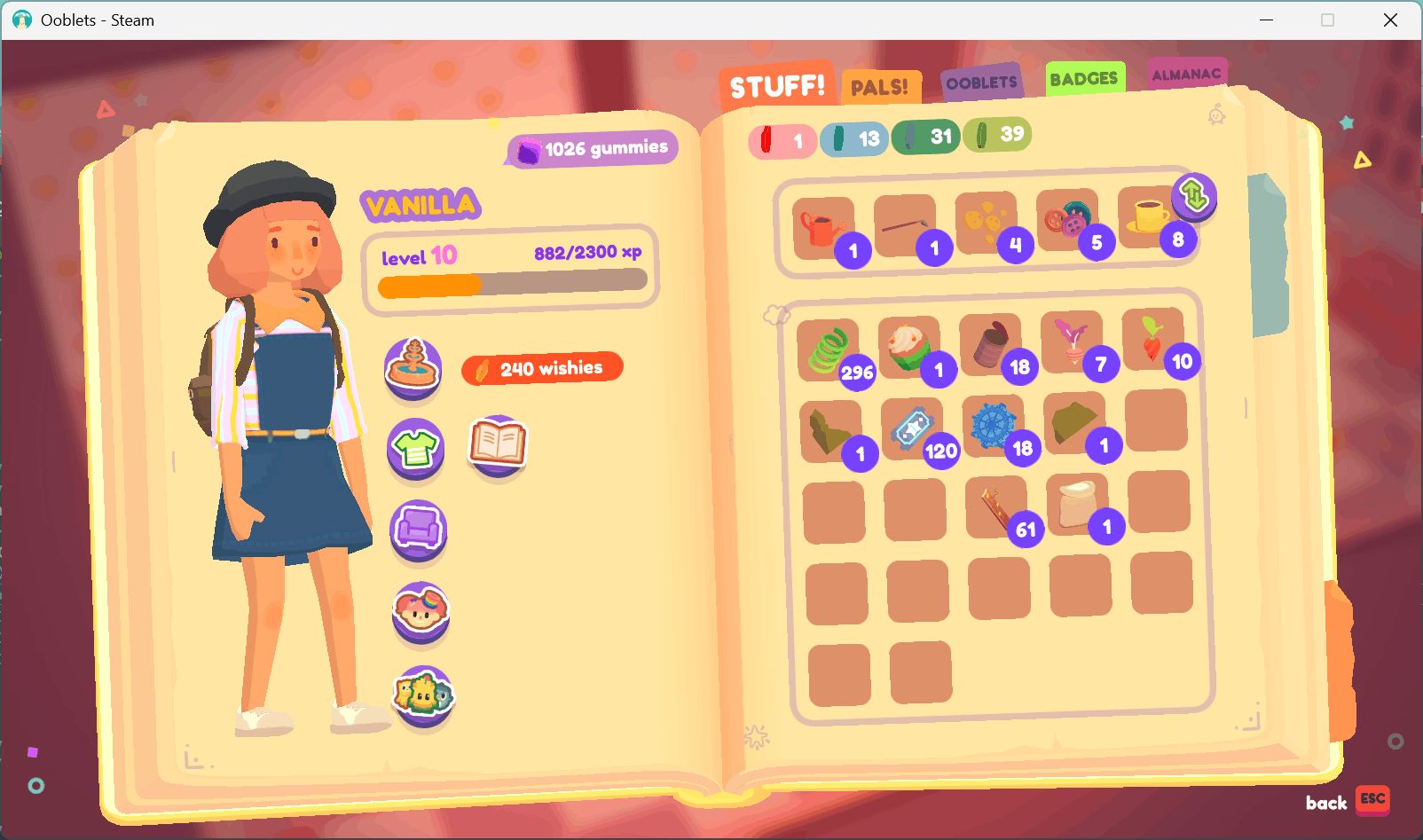Open the purple armchair furniture icon
Screen dimensions: 1423x840
pyautogui.click(x=419, y=529)
